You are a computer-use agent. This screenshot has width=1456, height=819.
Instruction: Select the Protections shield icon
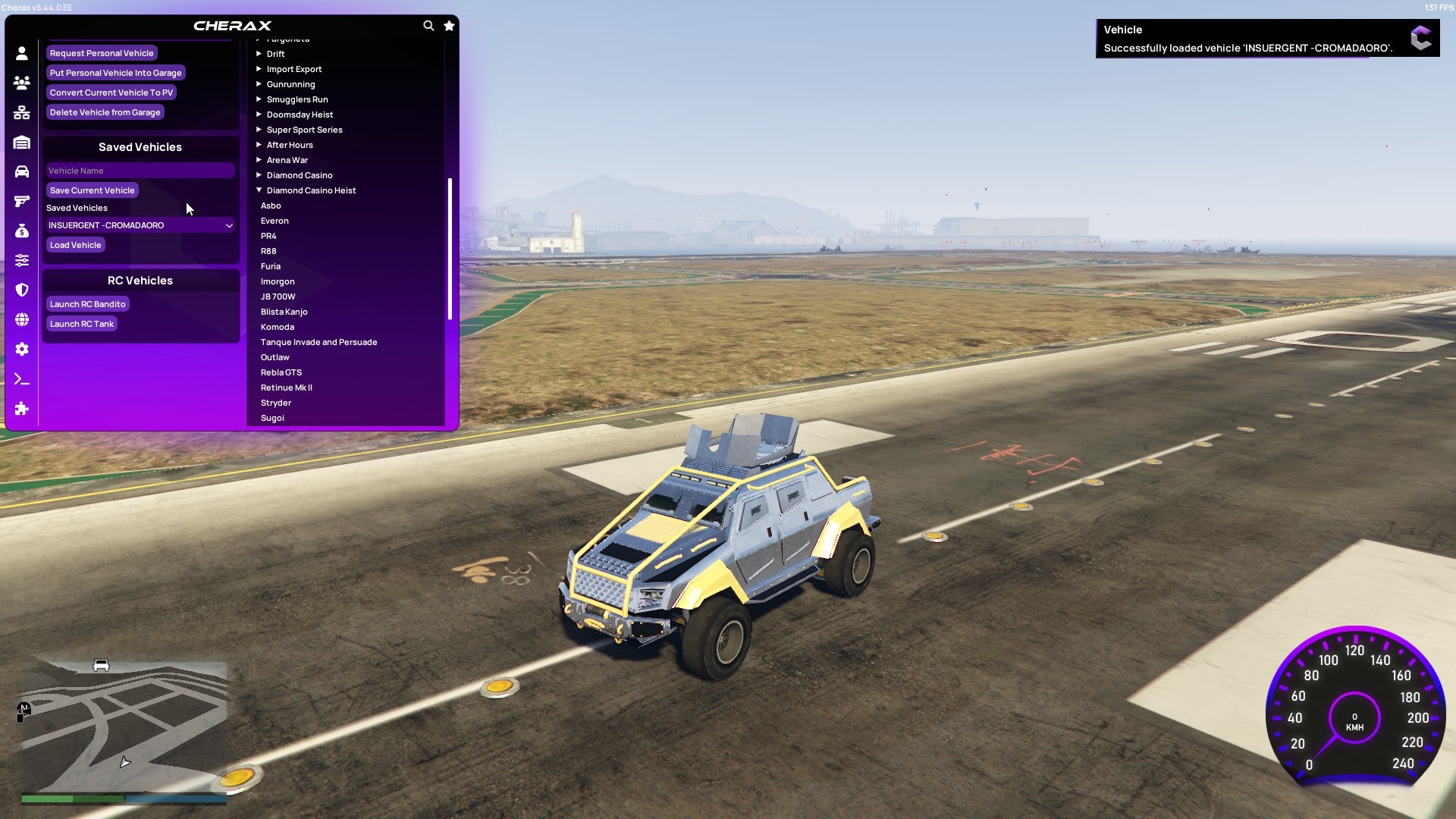(x=22, y=290)
